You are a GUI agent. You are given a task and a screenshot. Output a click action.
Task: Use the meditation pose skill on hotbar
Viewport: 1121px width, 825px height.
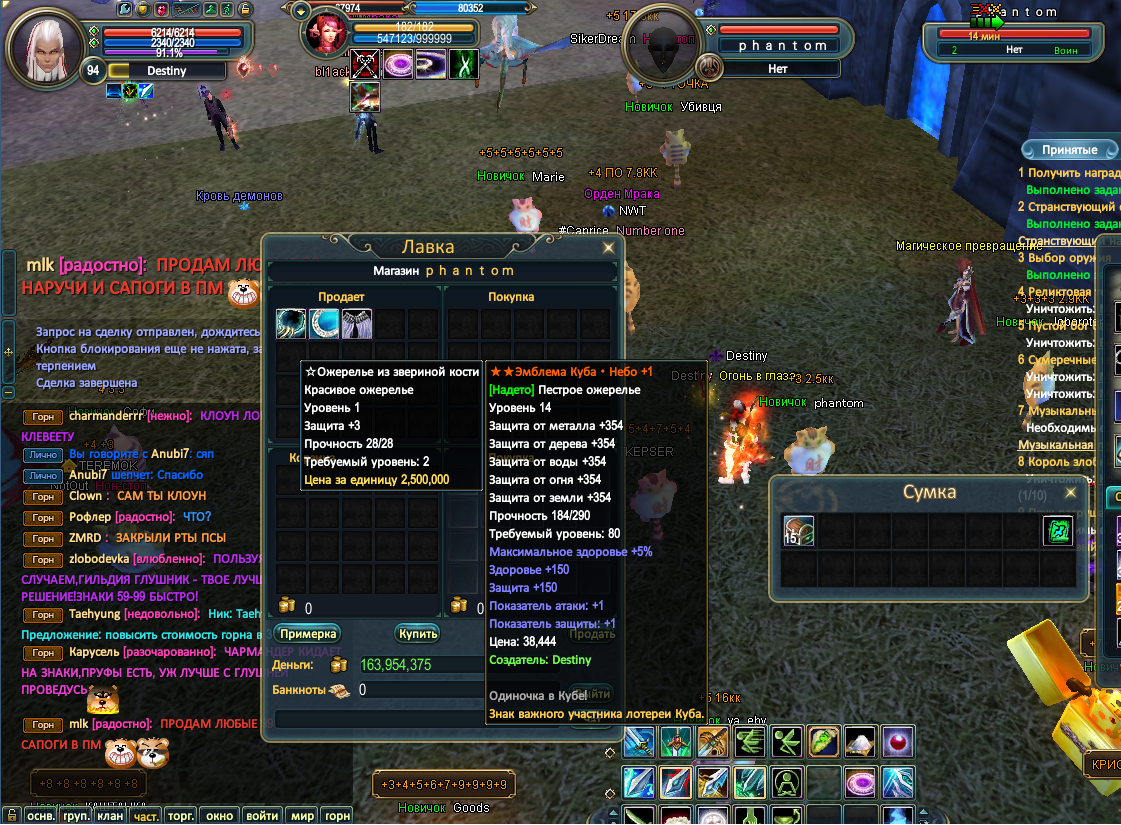point(788,781)
